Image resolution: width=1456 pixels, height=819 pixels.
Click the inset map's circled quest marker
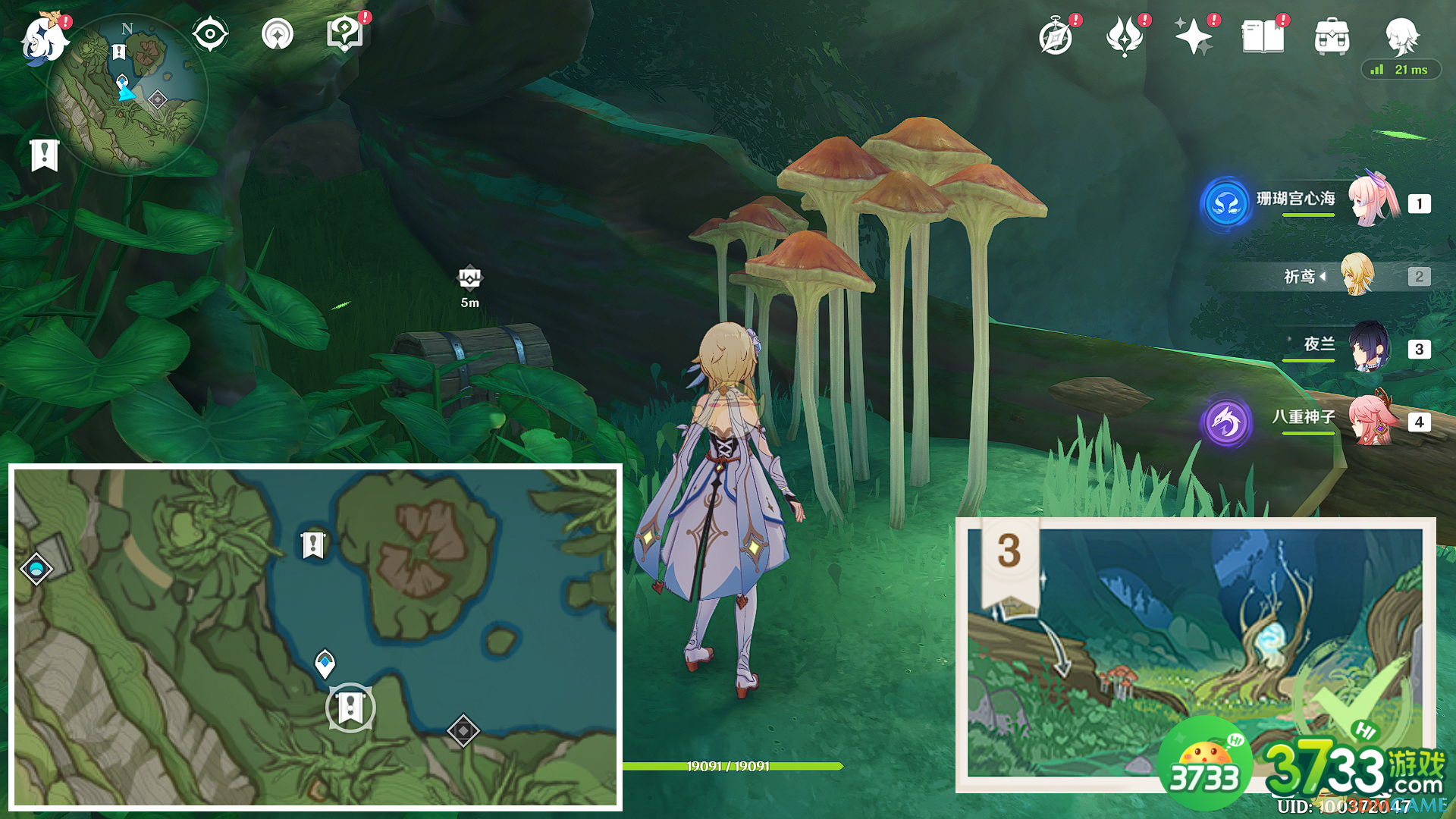click(350, 708)
